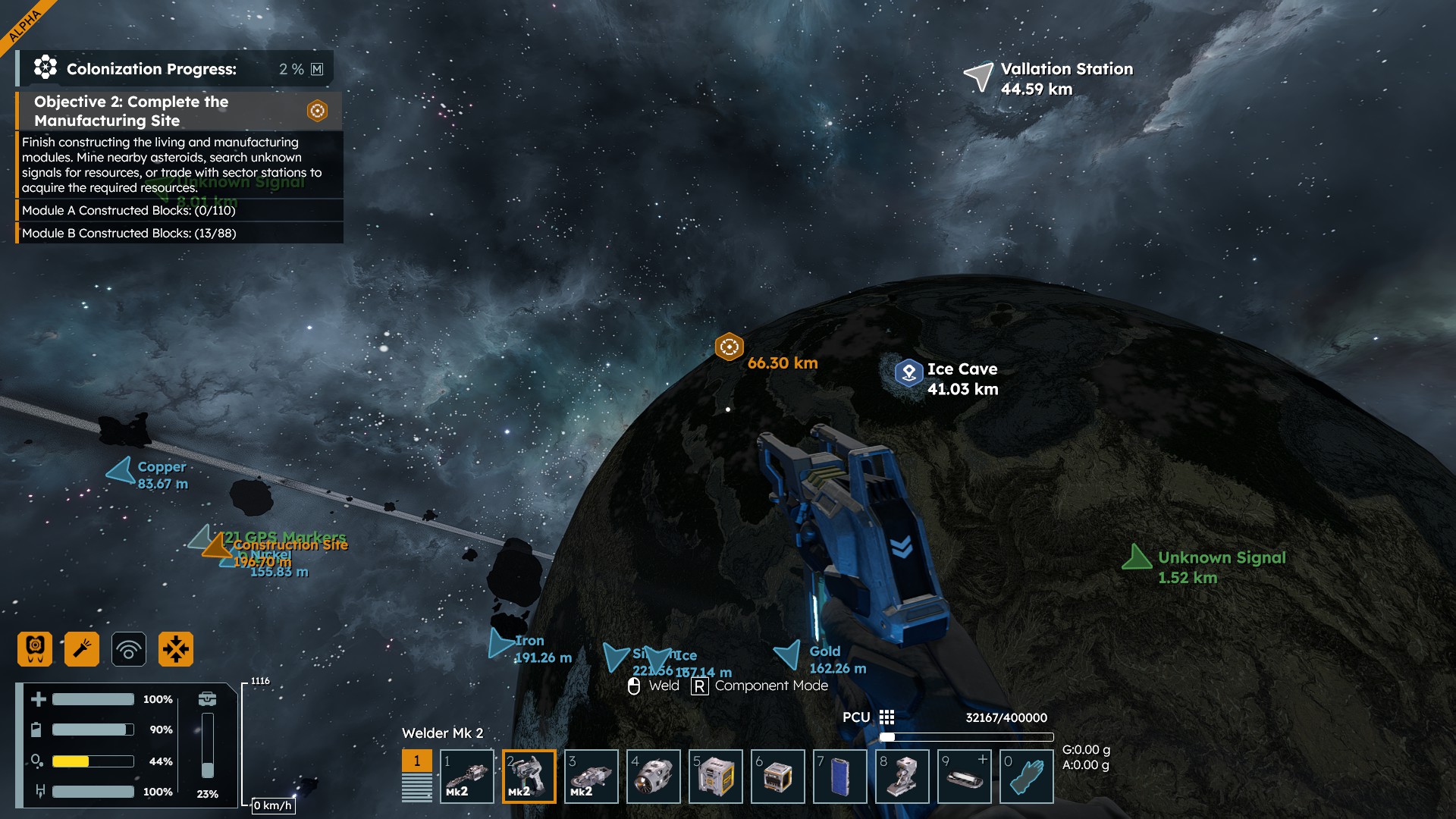Select the green Unknown Signal marker

point(1136,557)
